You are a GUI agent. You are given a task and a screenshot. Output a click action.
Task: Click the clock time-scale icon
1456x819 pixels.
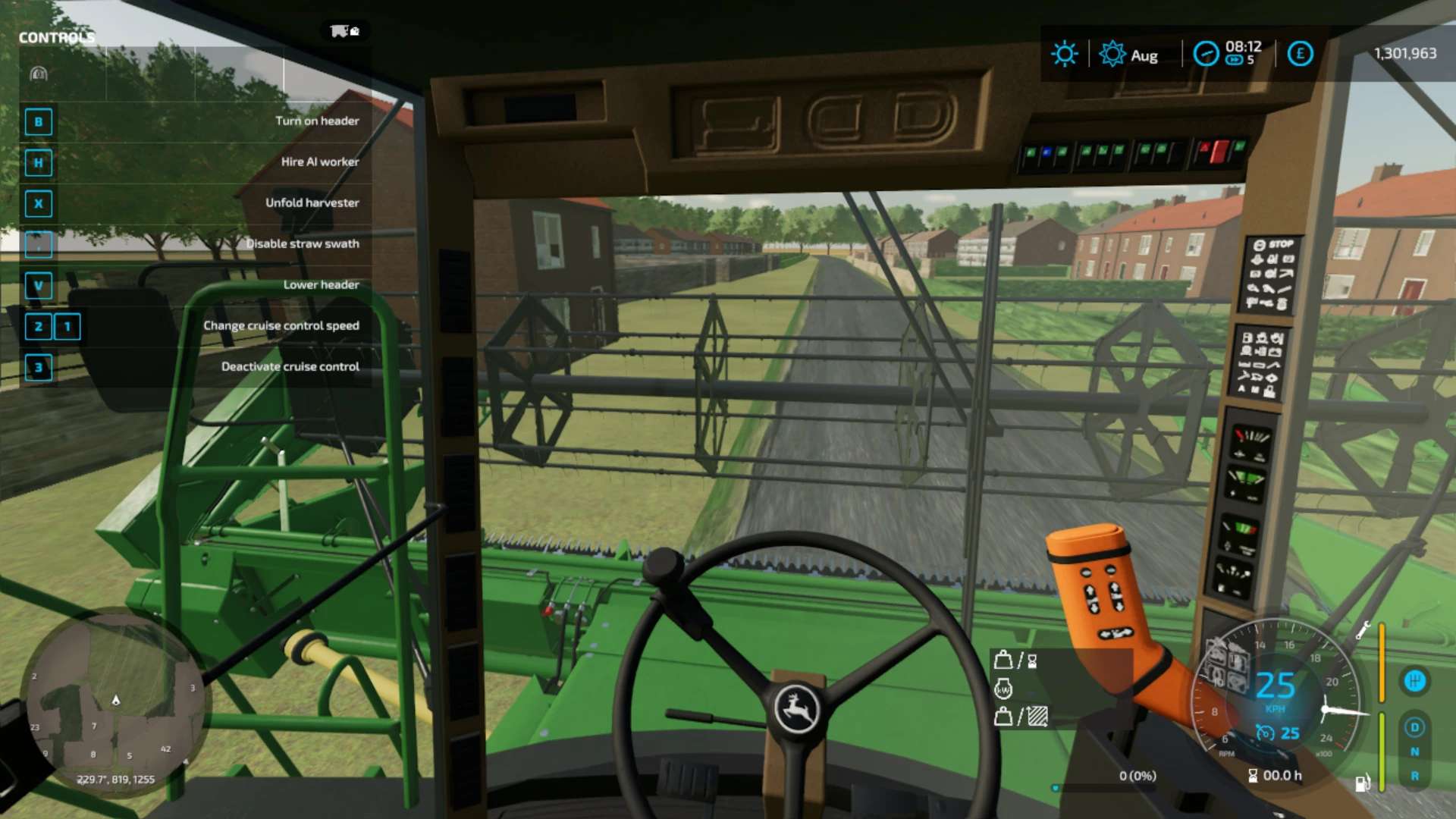[1206, 54]
